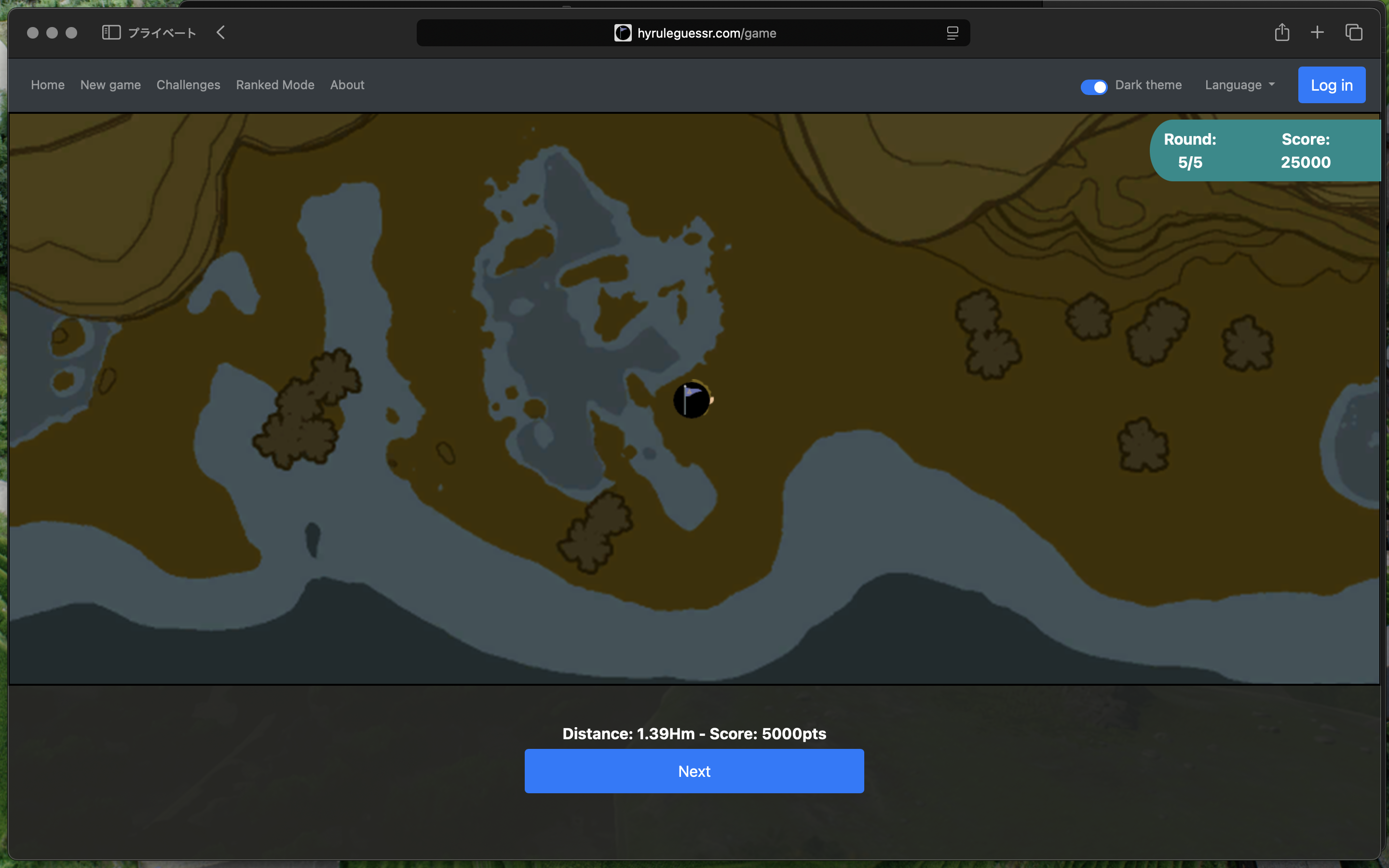1389x868 pixels.
Task: Click the browser back arrow
Action: click(x=221, y=33)
